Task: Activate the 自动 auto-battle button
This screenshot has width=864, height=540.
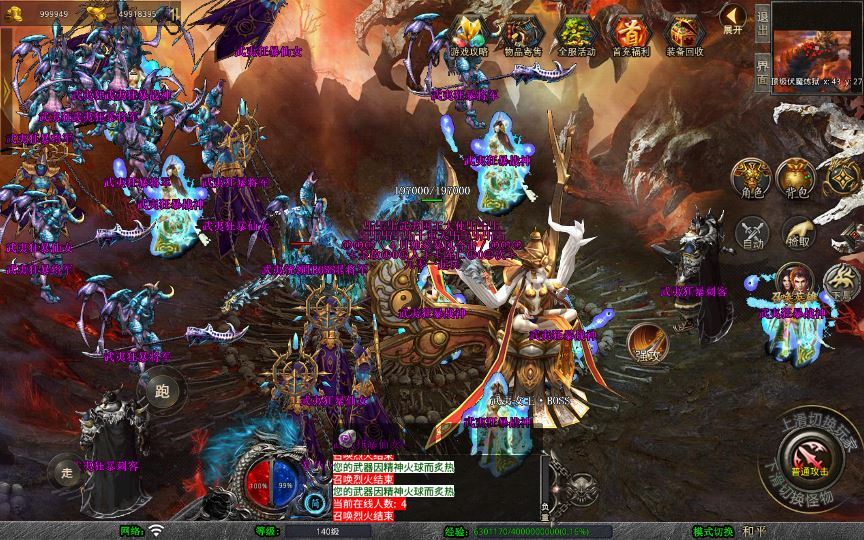Action: pos(751,234)
